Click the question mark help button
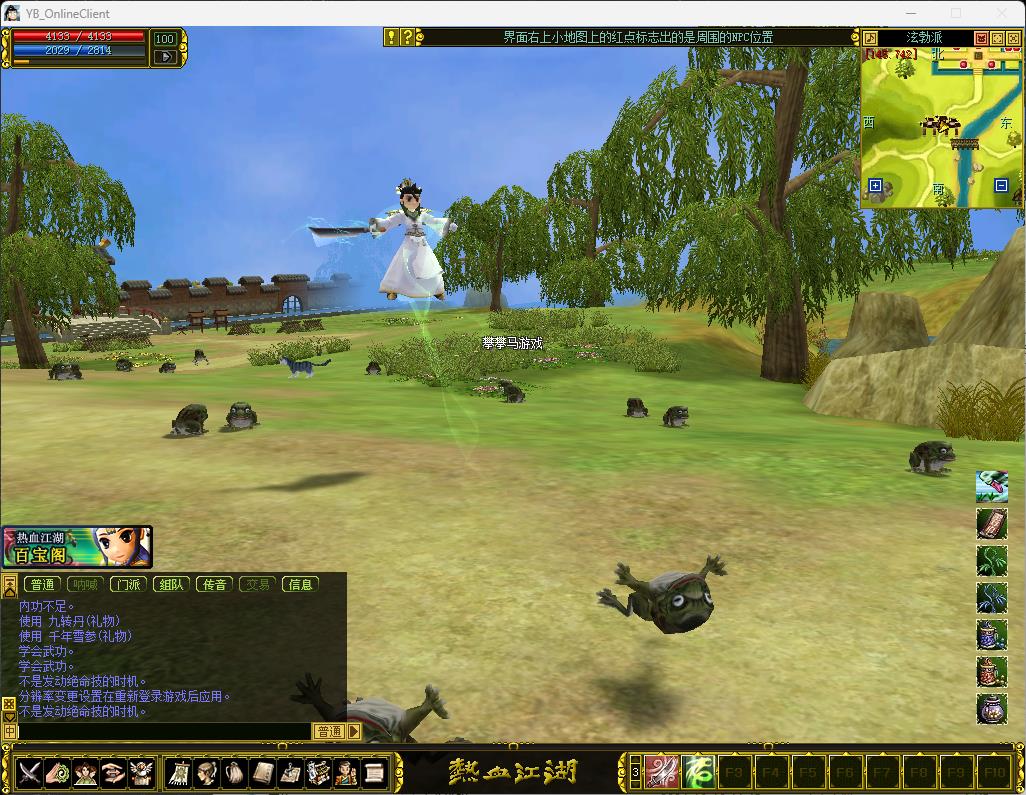The height and width of the screenshot is (795, 1026). tap(407, 38)
